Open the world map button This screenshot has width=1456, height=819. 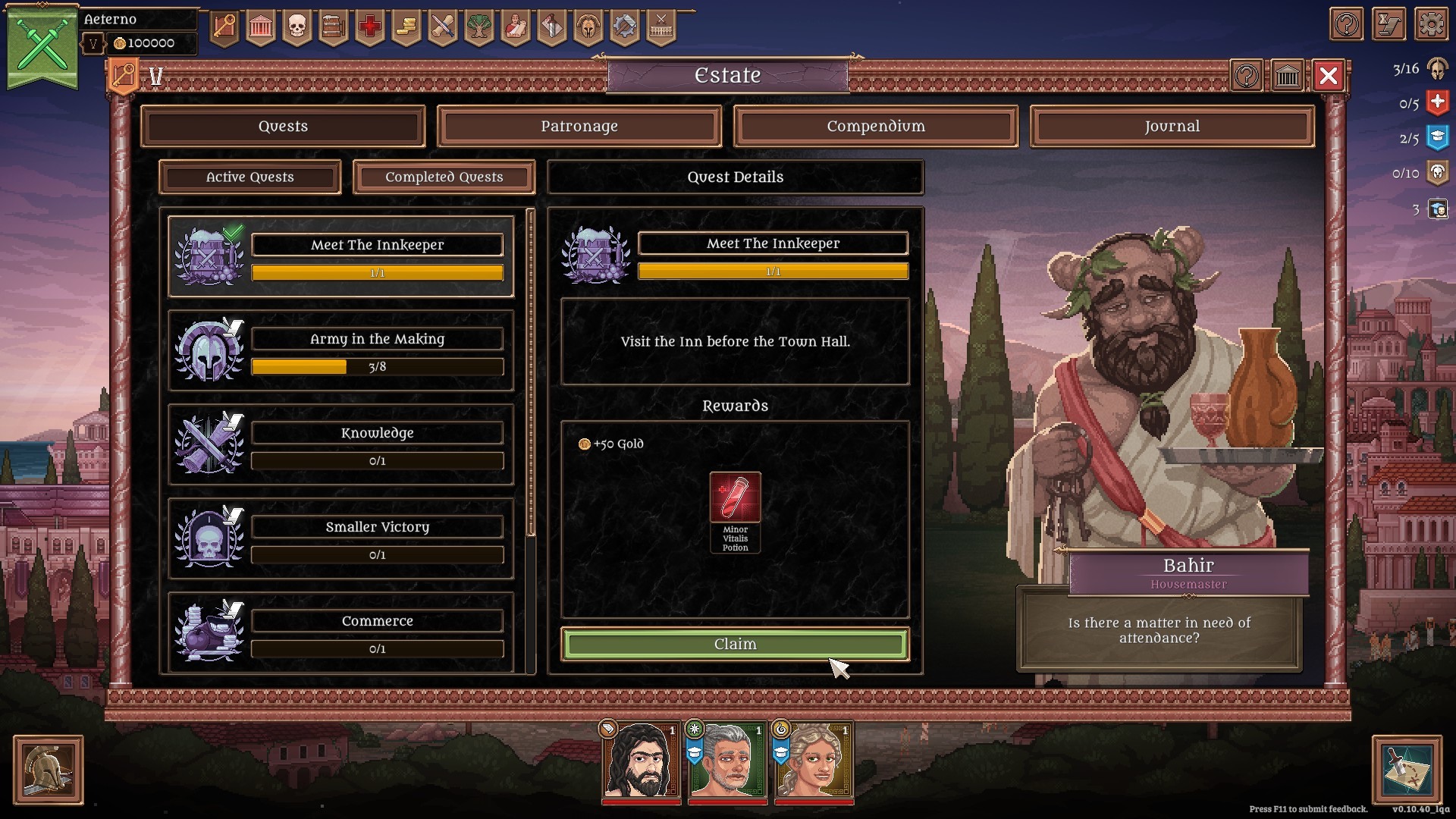[1407, 770]
